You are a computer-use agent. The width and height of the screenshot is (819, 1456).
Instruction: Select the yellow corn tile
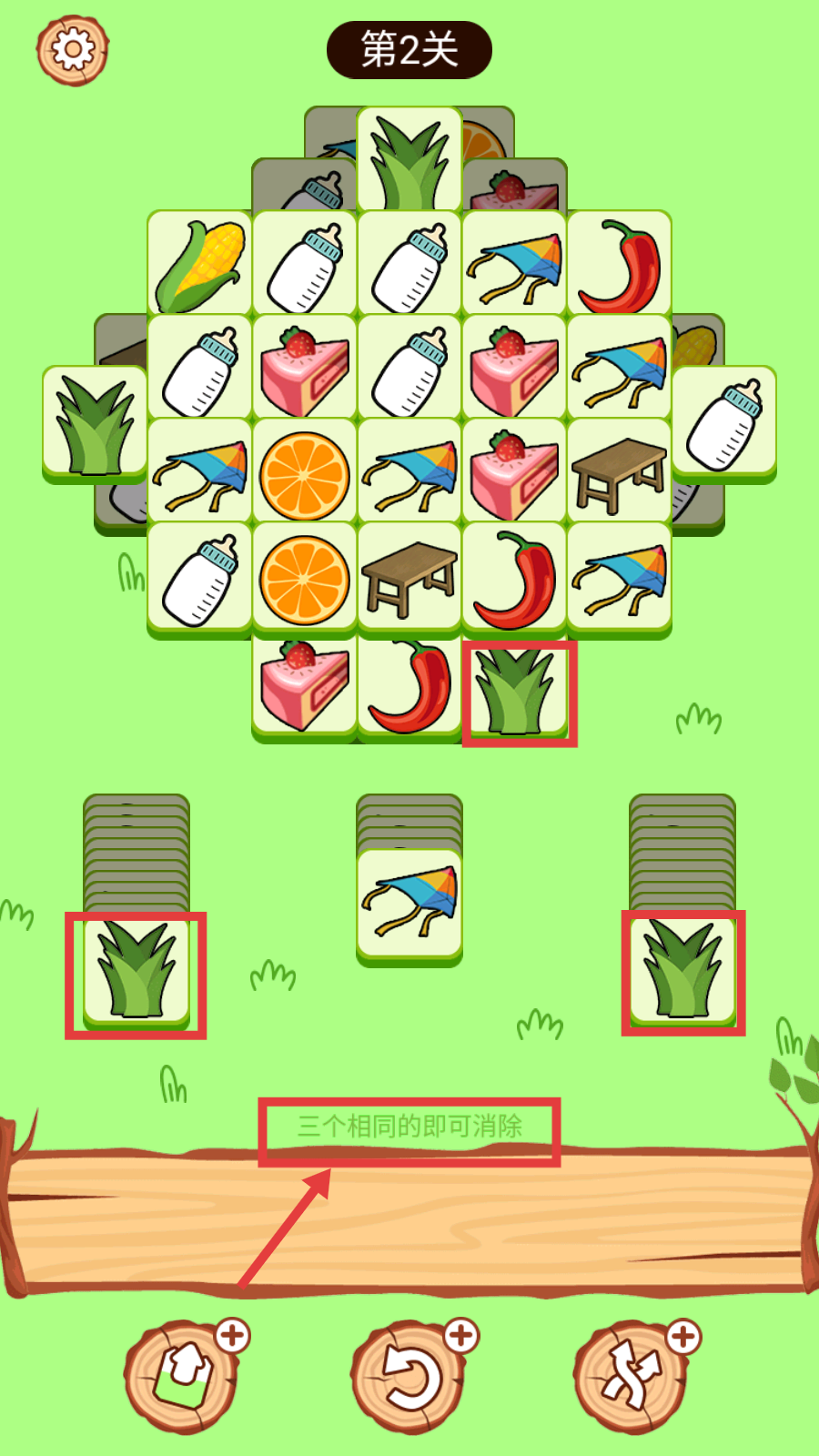(x=199, y=264)
